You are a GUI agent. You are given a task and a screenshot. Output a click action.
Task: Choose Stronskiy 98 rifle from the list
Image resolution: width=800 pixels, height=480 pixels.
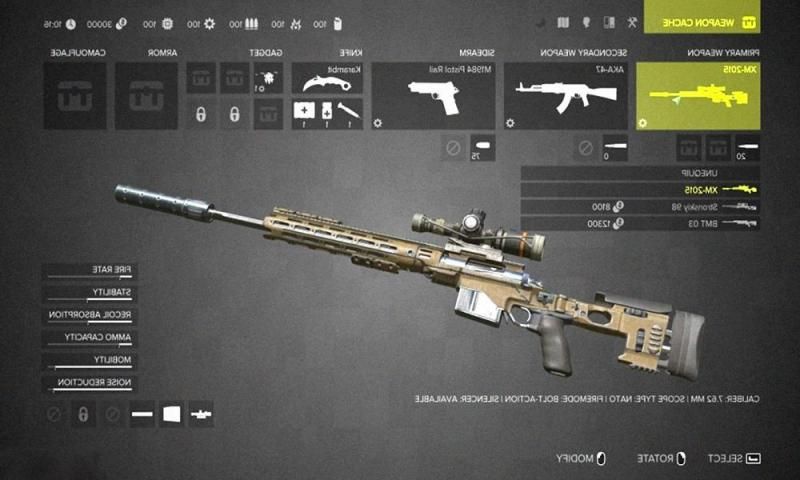tap(640, 206)
